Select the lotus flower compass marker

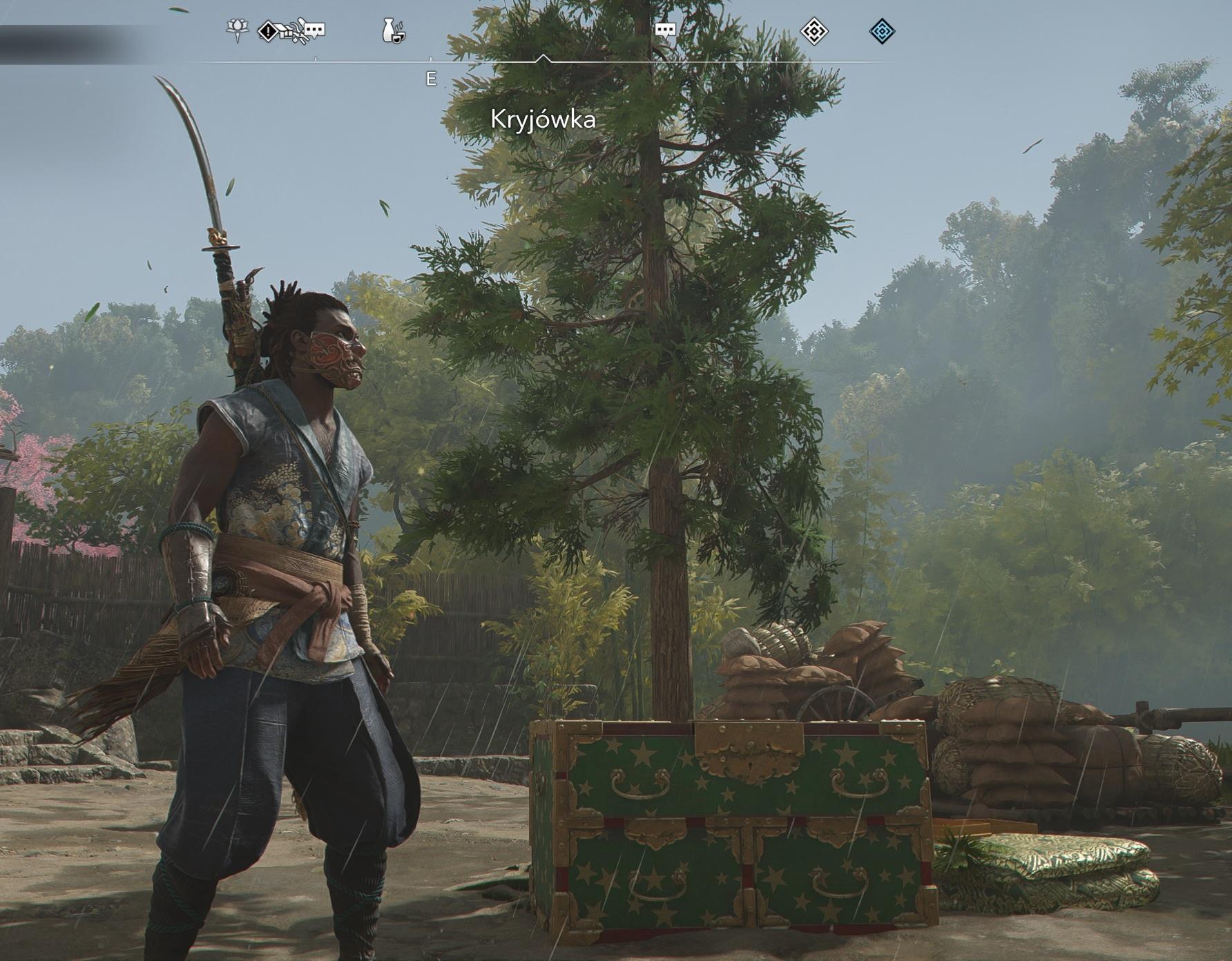pyautogui.click(x=237, y=30)
